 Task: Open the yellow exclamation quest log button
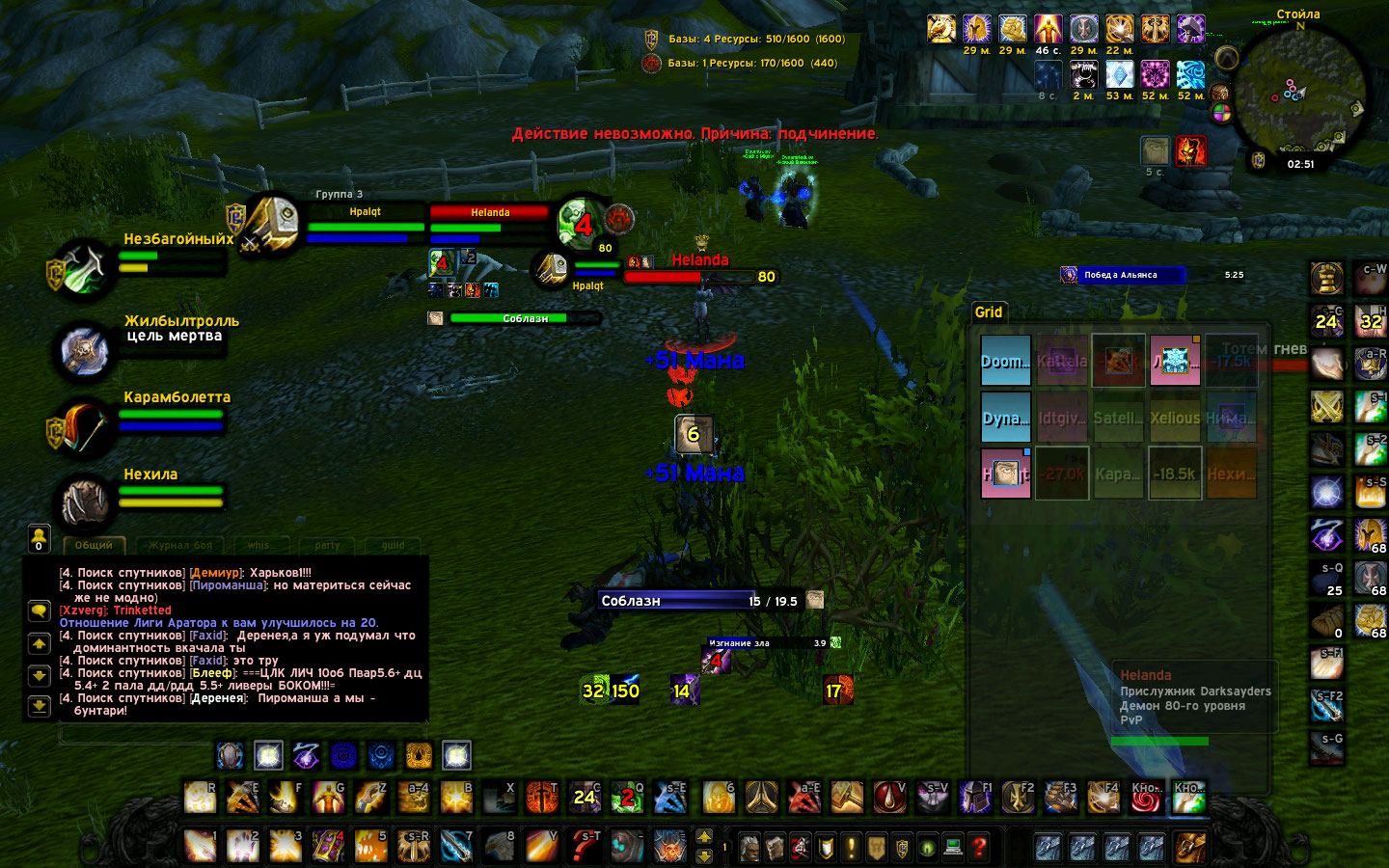pos(851,848)
